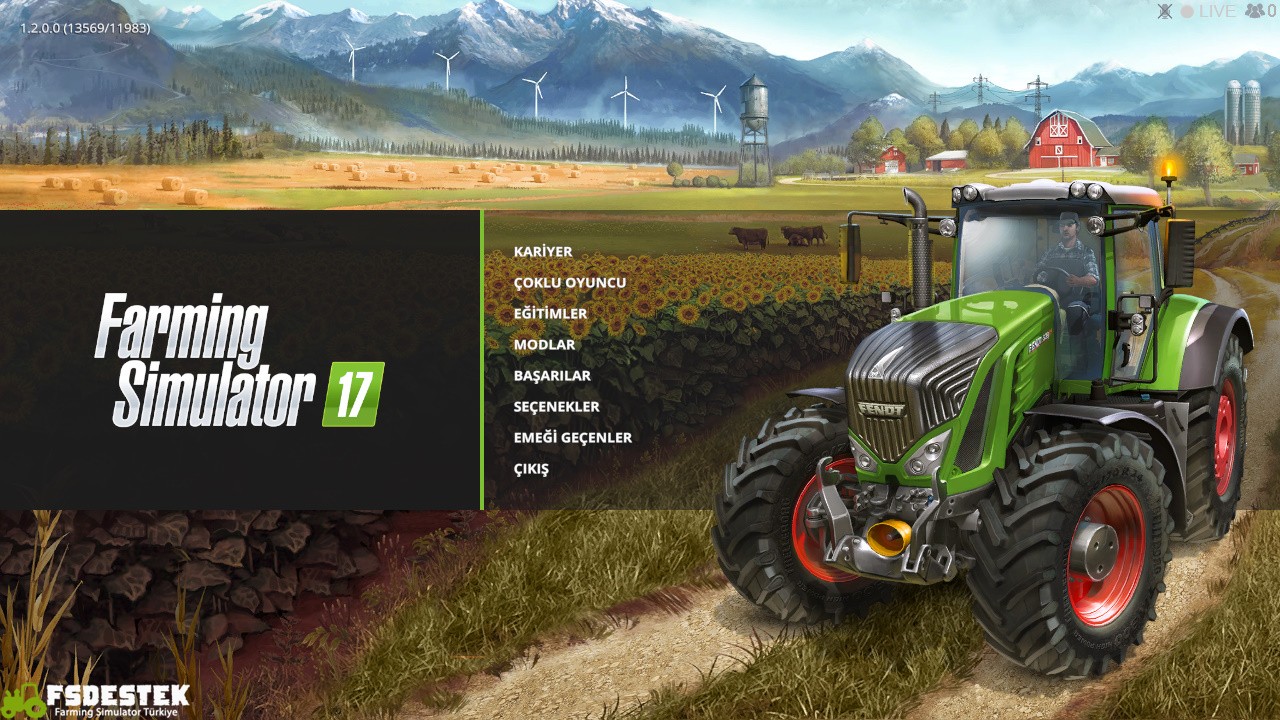Click the LIVE status indicator dot

coord(1187,11)
